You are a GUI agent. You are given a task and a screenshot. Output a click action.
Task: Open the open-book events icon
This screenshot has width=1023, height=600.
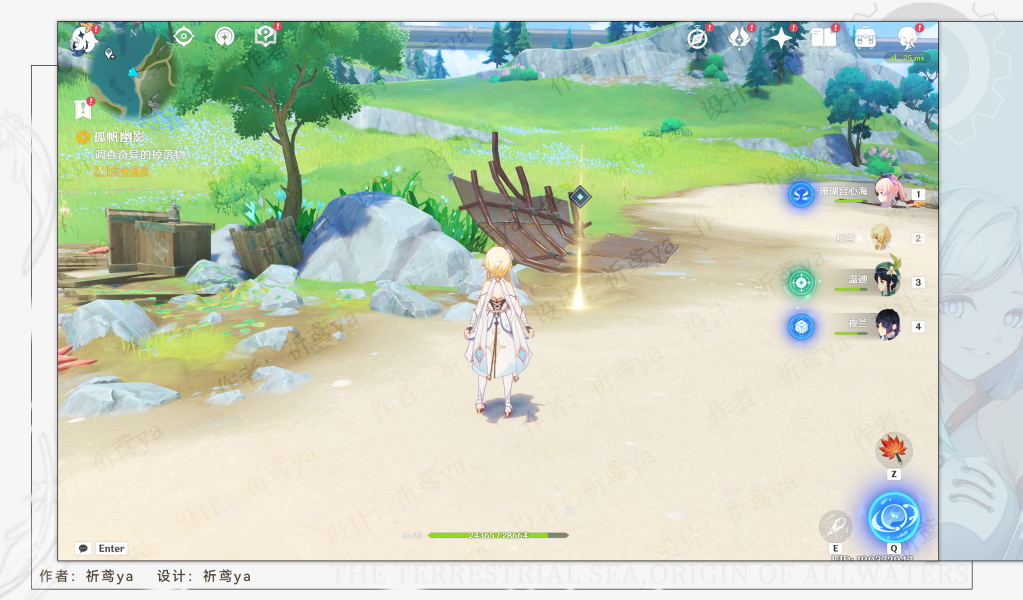pyautogui.click(x=823, y=38)
